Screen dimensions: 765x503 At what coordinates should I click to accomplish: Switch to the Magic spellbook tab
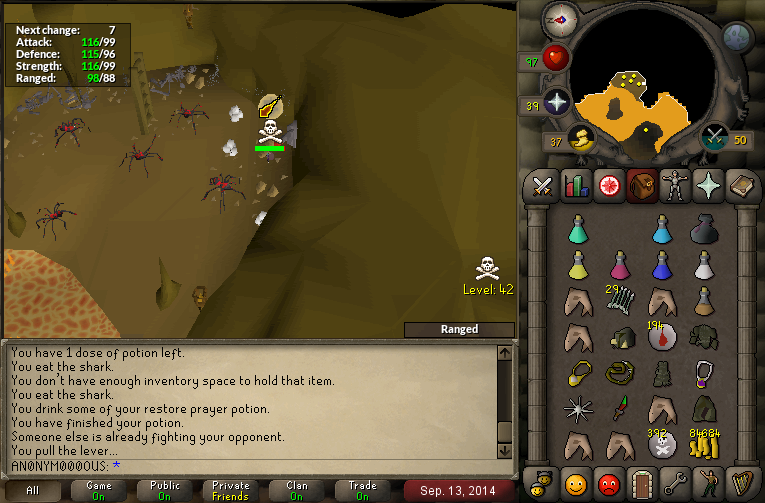(743, 186)
